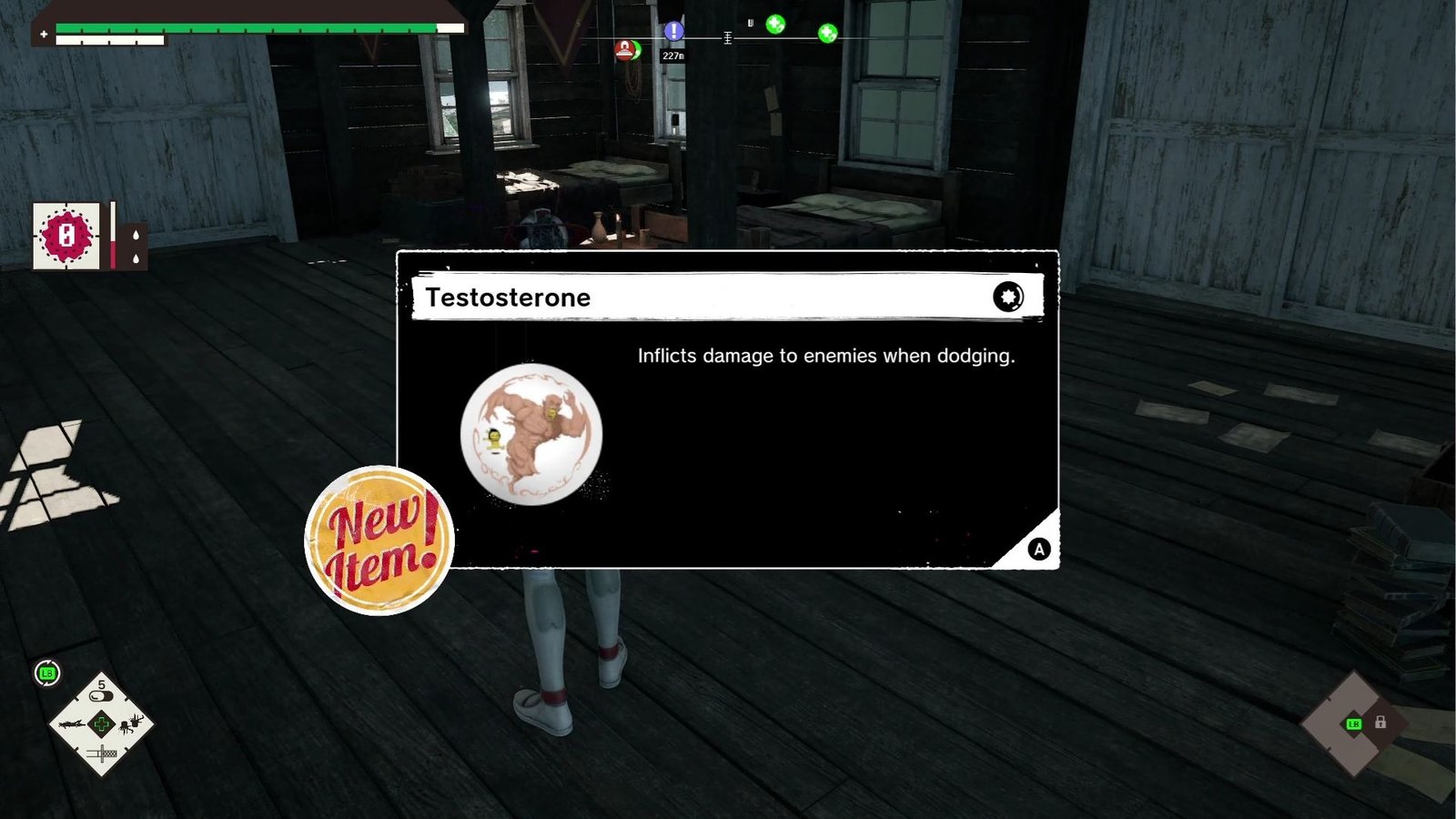Click the LB cycle icon near the item wheel
Image resolution: width=1456 pixels, height=819 pixels.
pos(46,672)
